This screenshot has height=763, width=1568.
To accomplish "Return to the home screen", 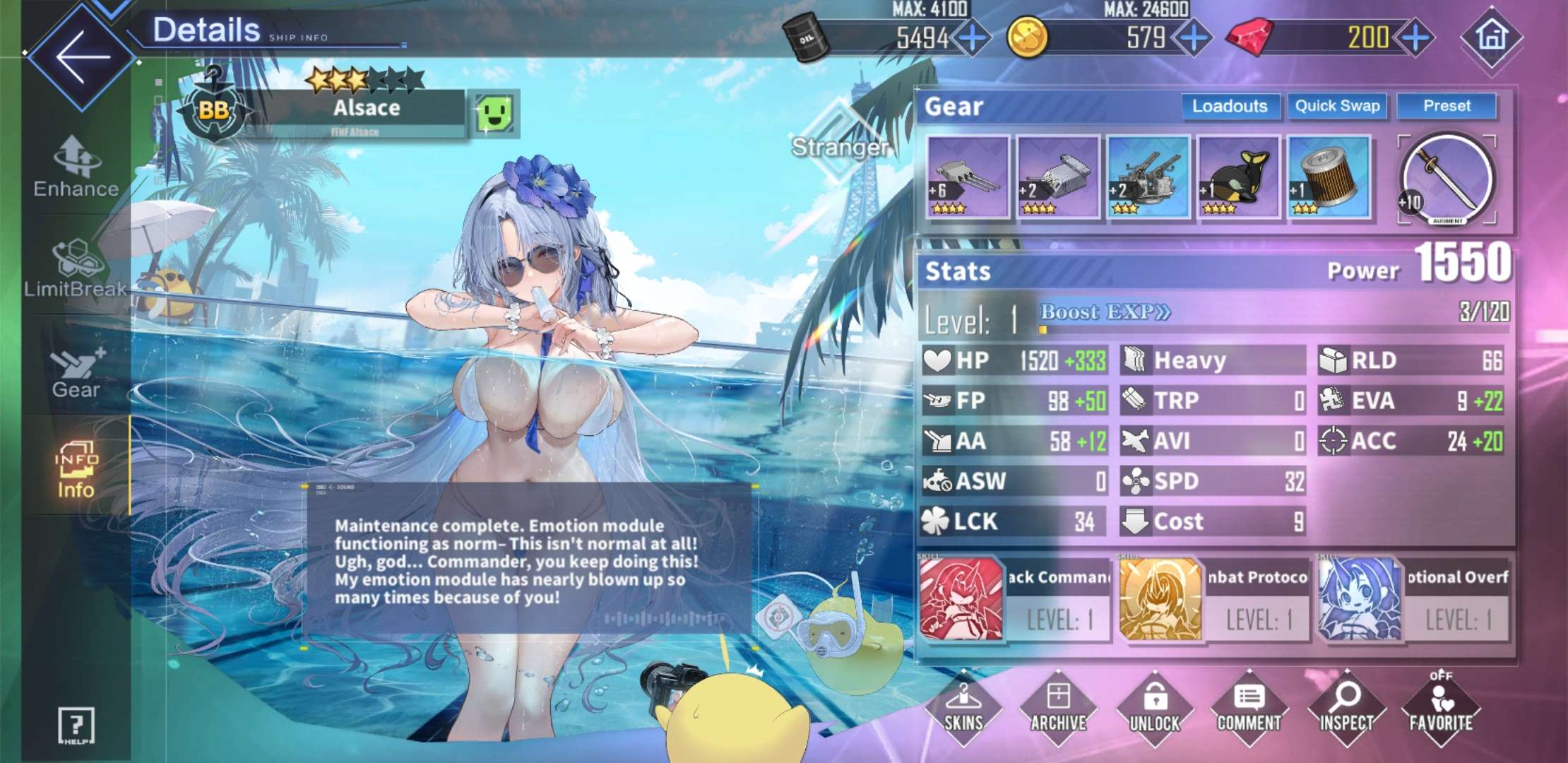I will [1491, 37].
